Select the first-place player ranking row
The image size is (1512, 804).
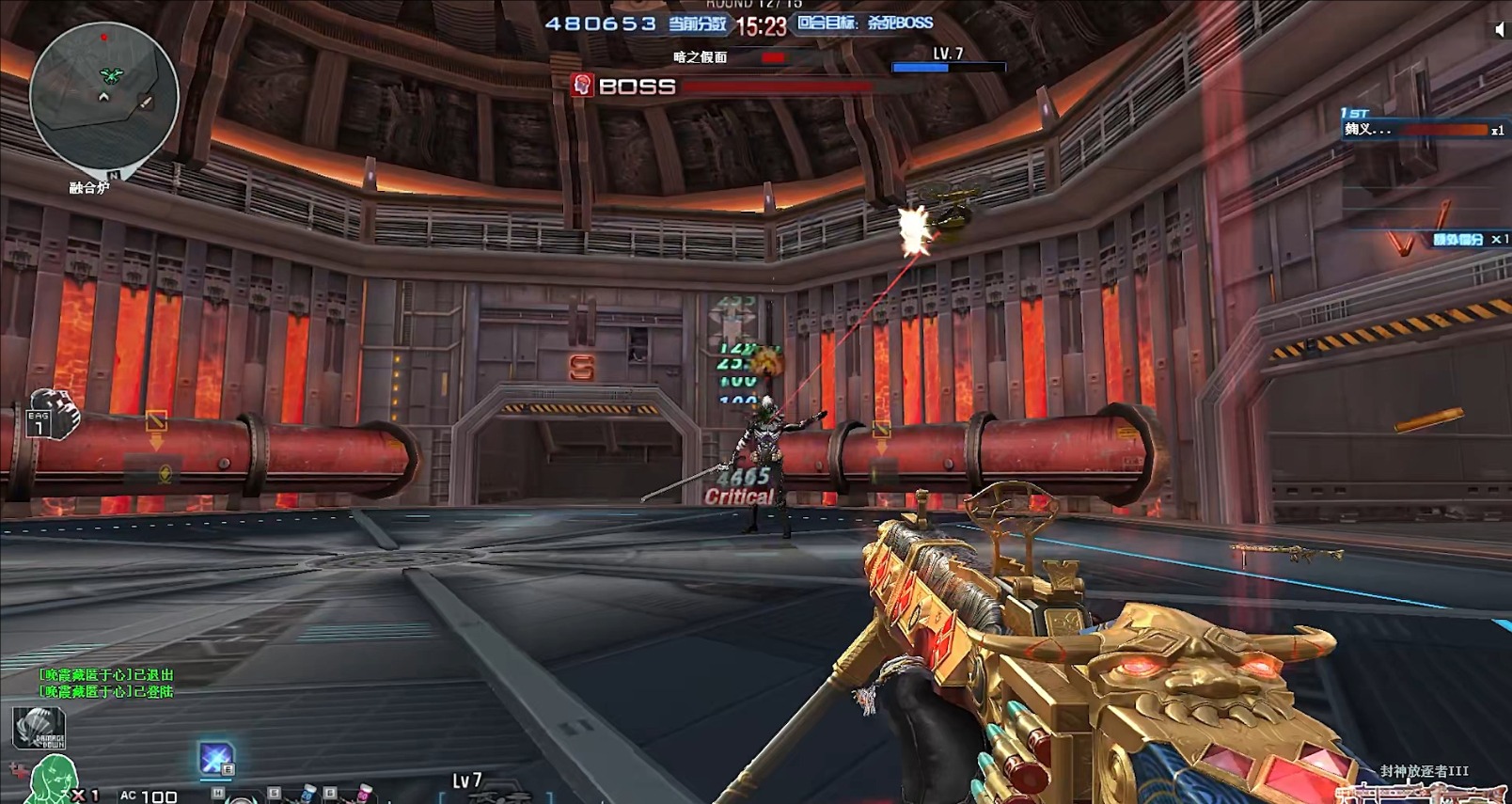[1422, 129]
